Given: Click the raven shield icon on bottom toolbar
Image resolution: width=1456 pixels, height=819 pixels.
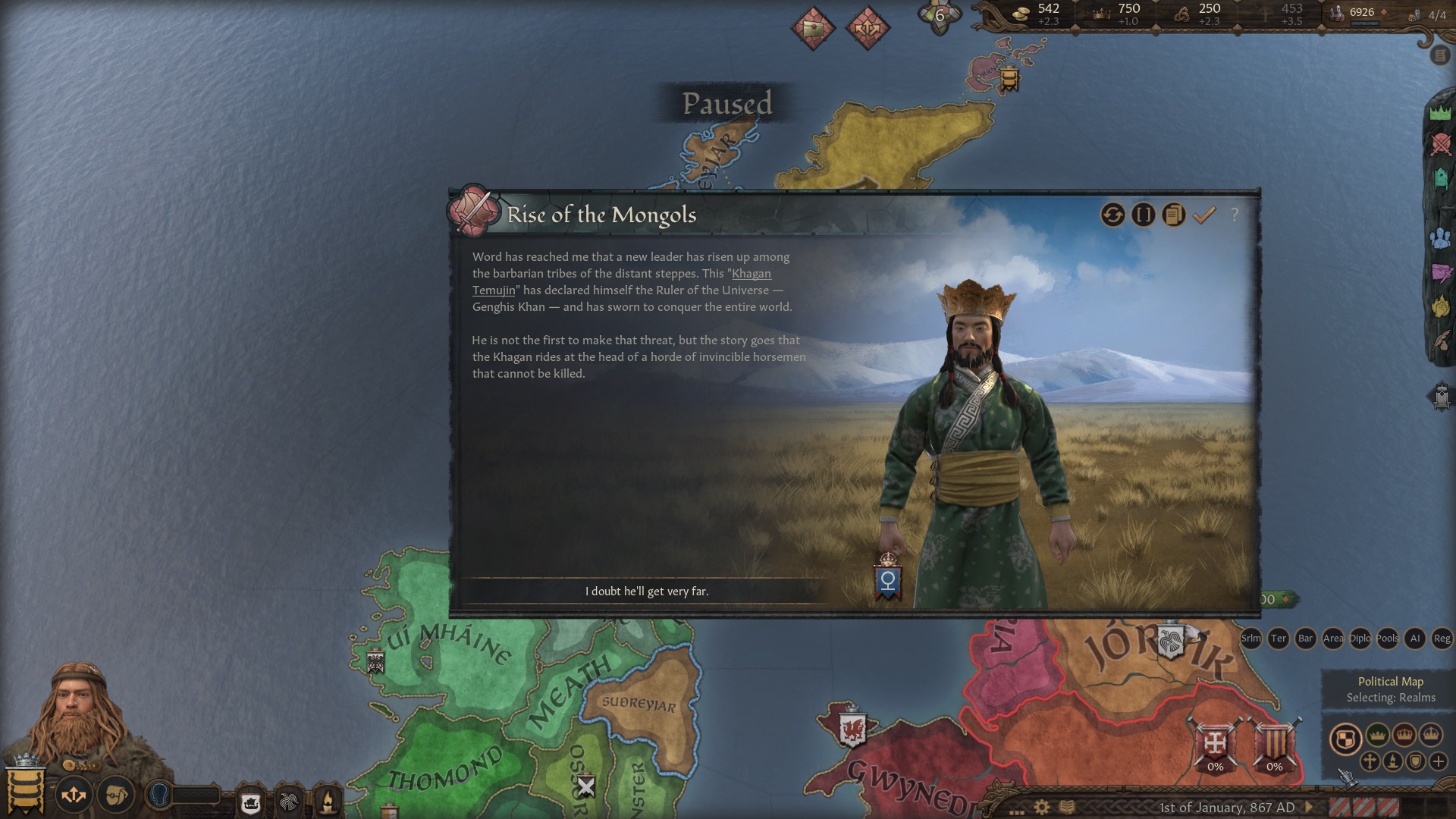Looking at the screenshot, I should [289, 800].
